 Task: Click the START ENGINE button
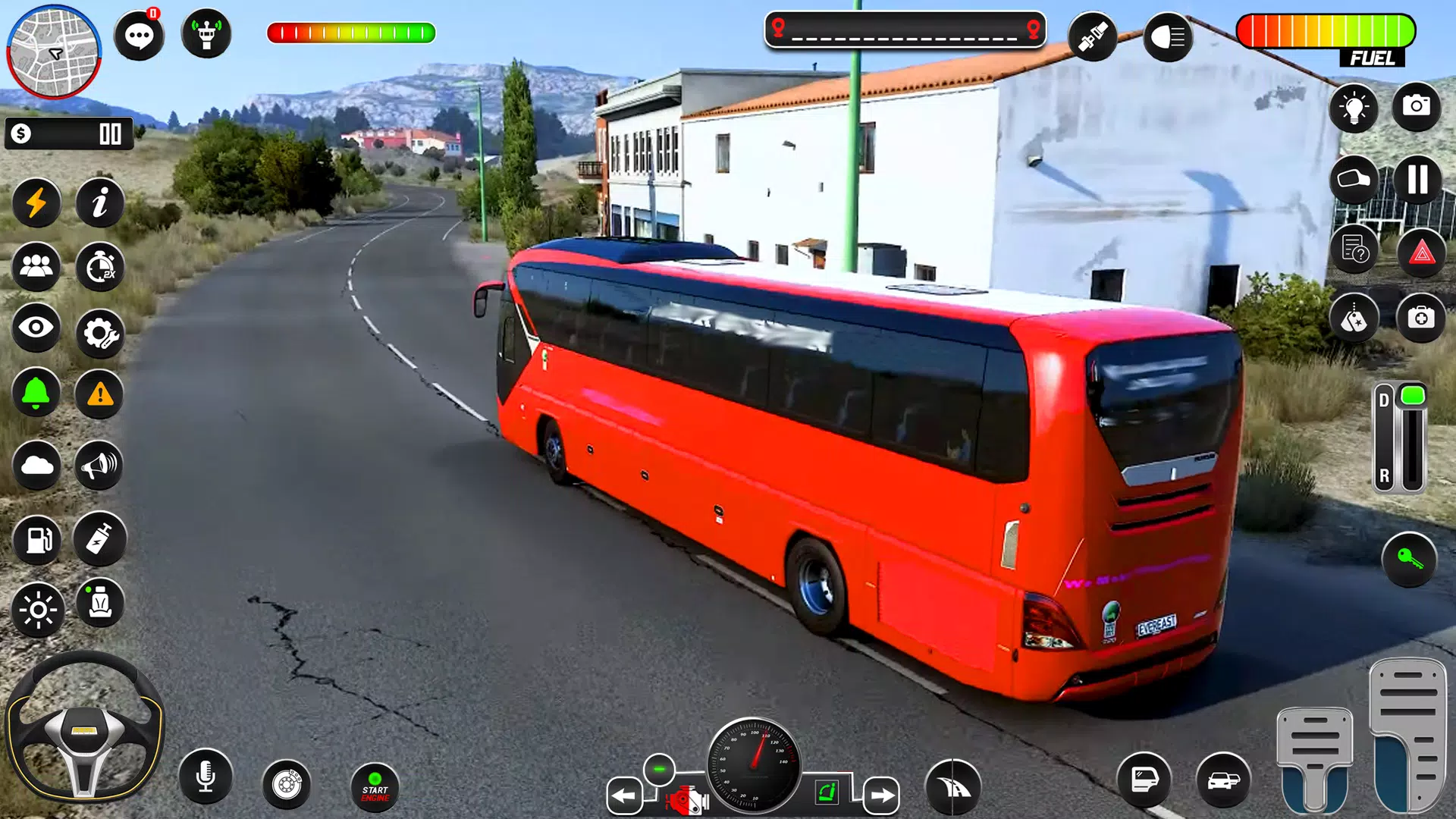click(375, 787)
